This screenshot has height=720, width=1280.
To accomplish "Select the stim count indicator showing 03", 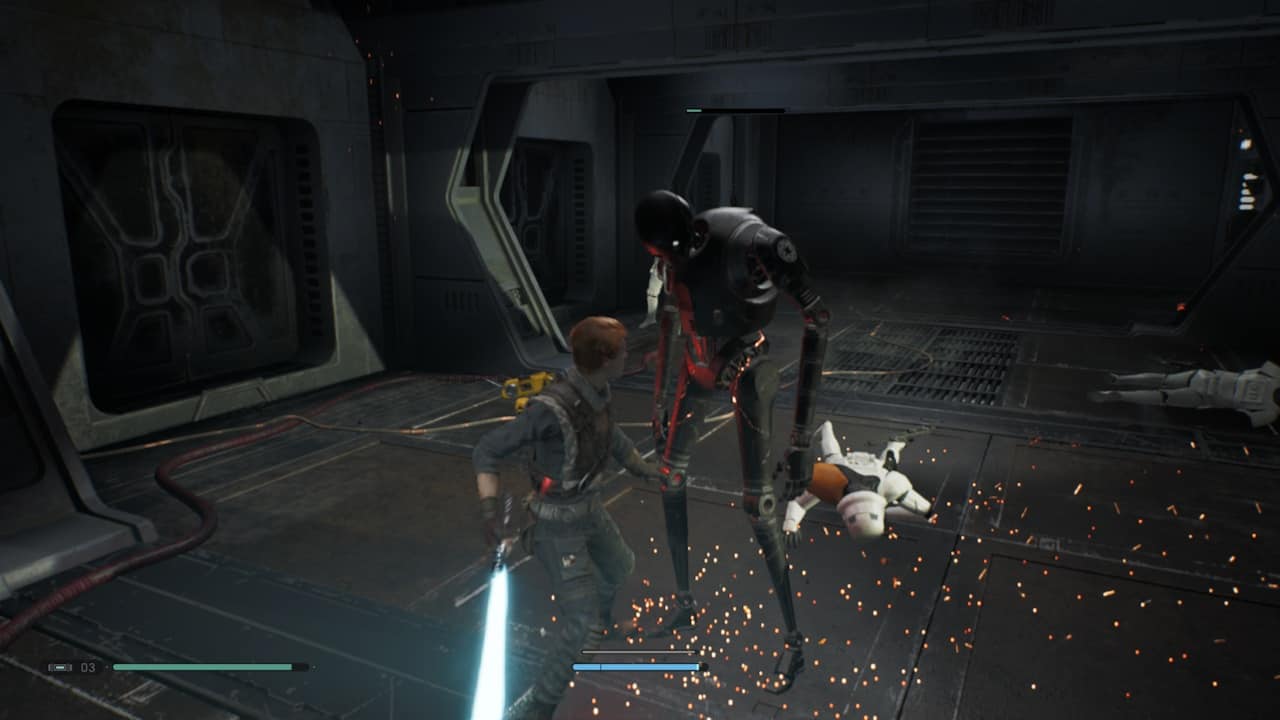I will click(87, 667).
